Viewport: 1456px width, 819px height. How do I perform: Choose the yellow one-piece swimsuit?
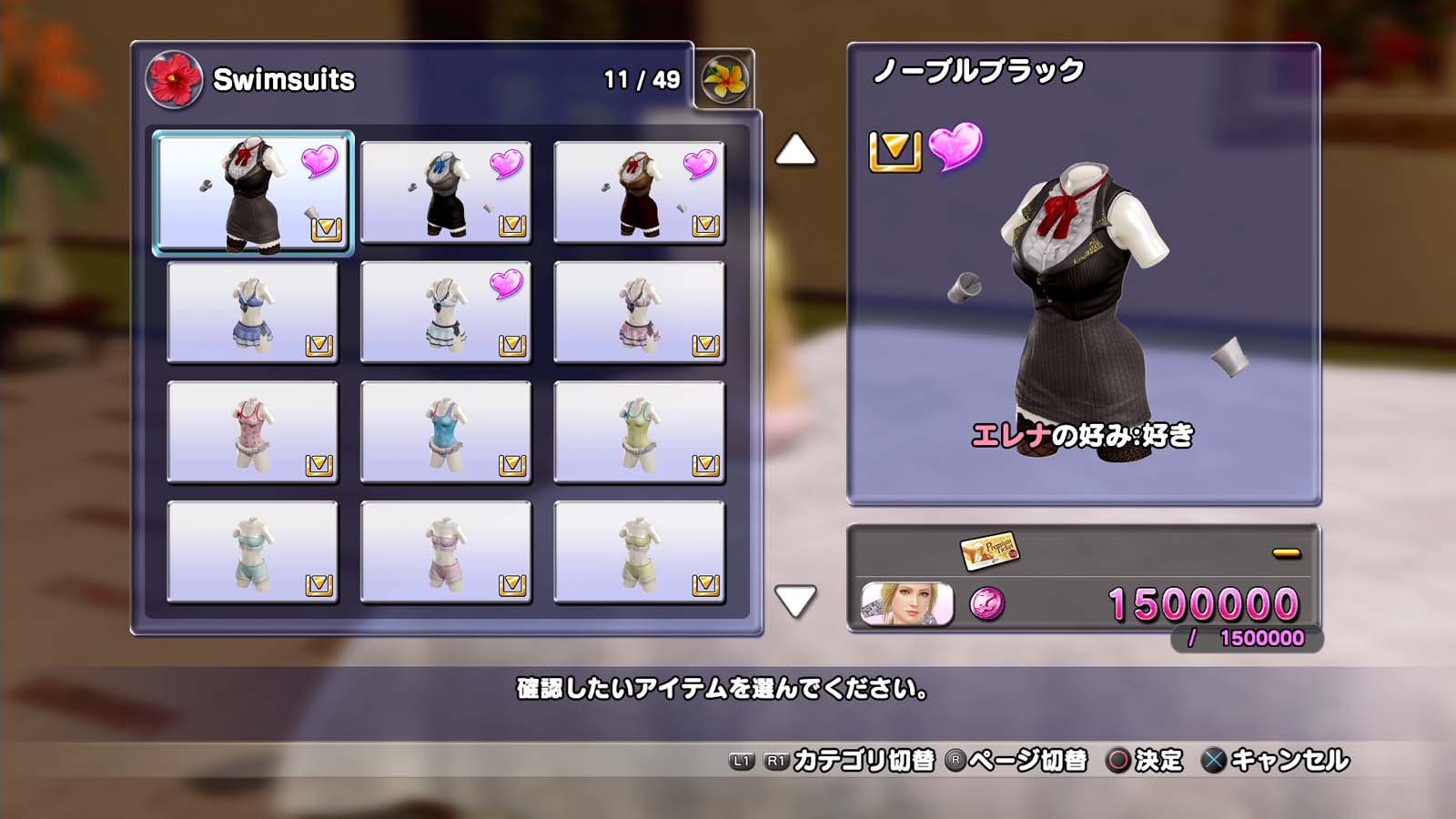(x=639, y=432)
